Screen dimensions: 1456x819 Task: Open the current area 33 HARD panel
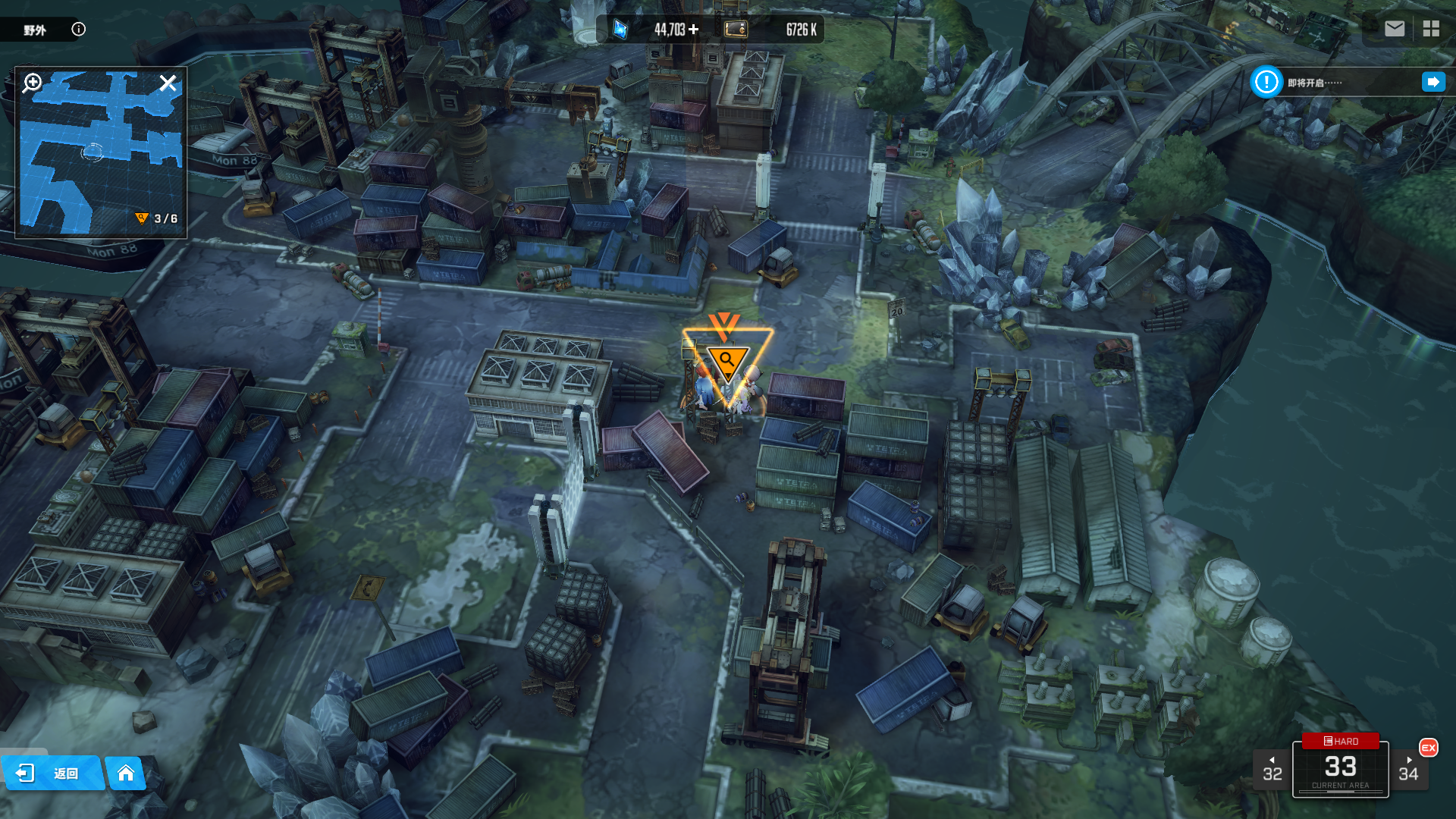coord(1340,767)
